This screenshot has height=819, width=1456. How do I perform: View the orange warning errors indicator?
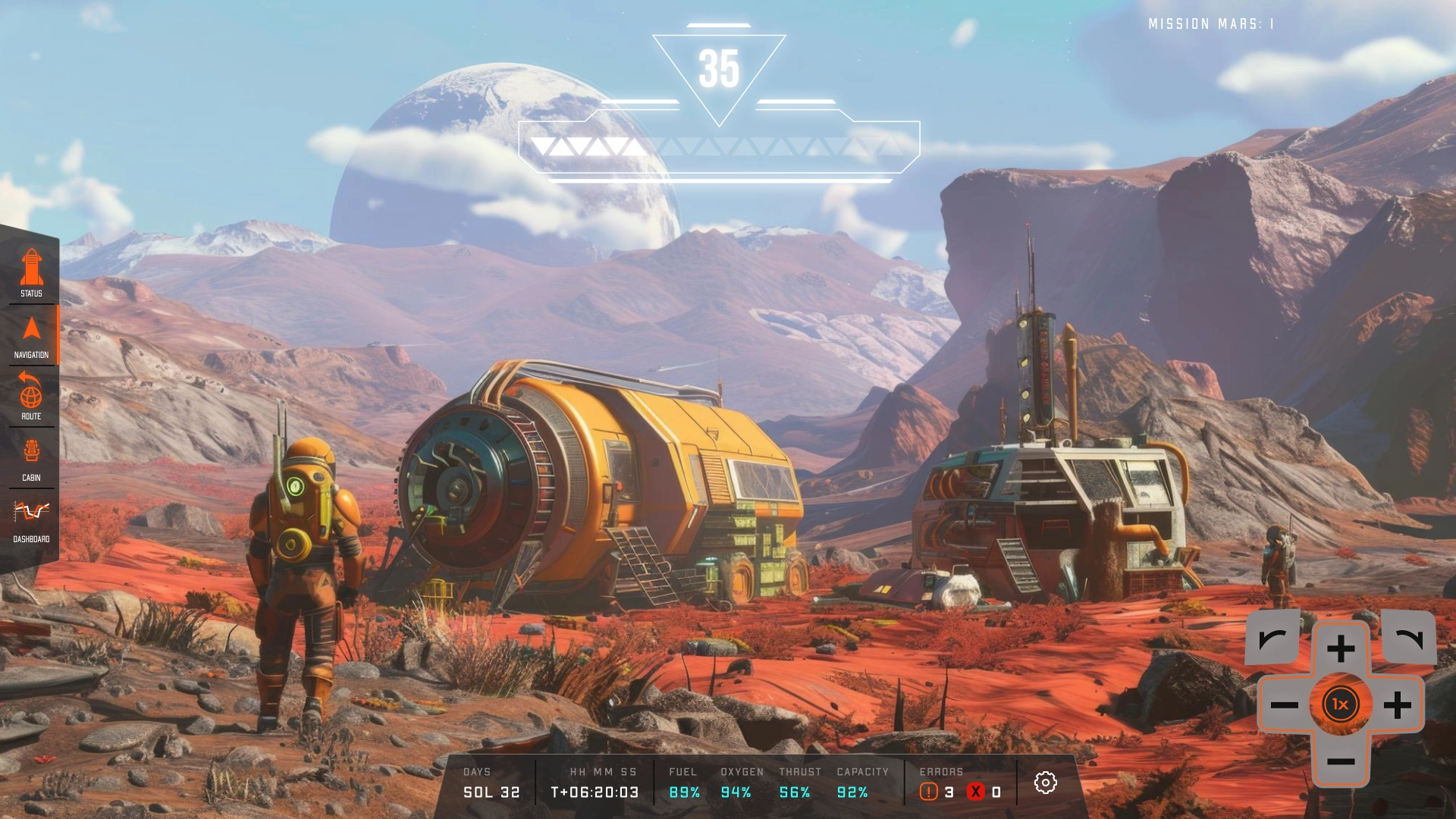[929, 792]
